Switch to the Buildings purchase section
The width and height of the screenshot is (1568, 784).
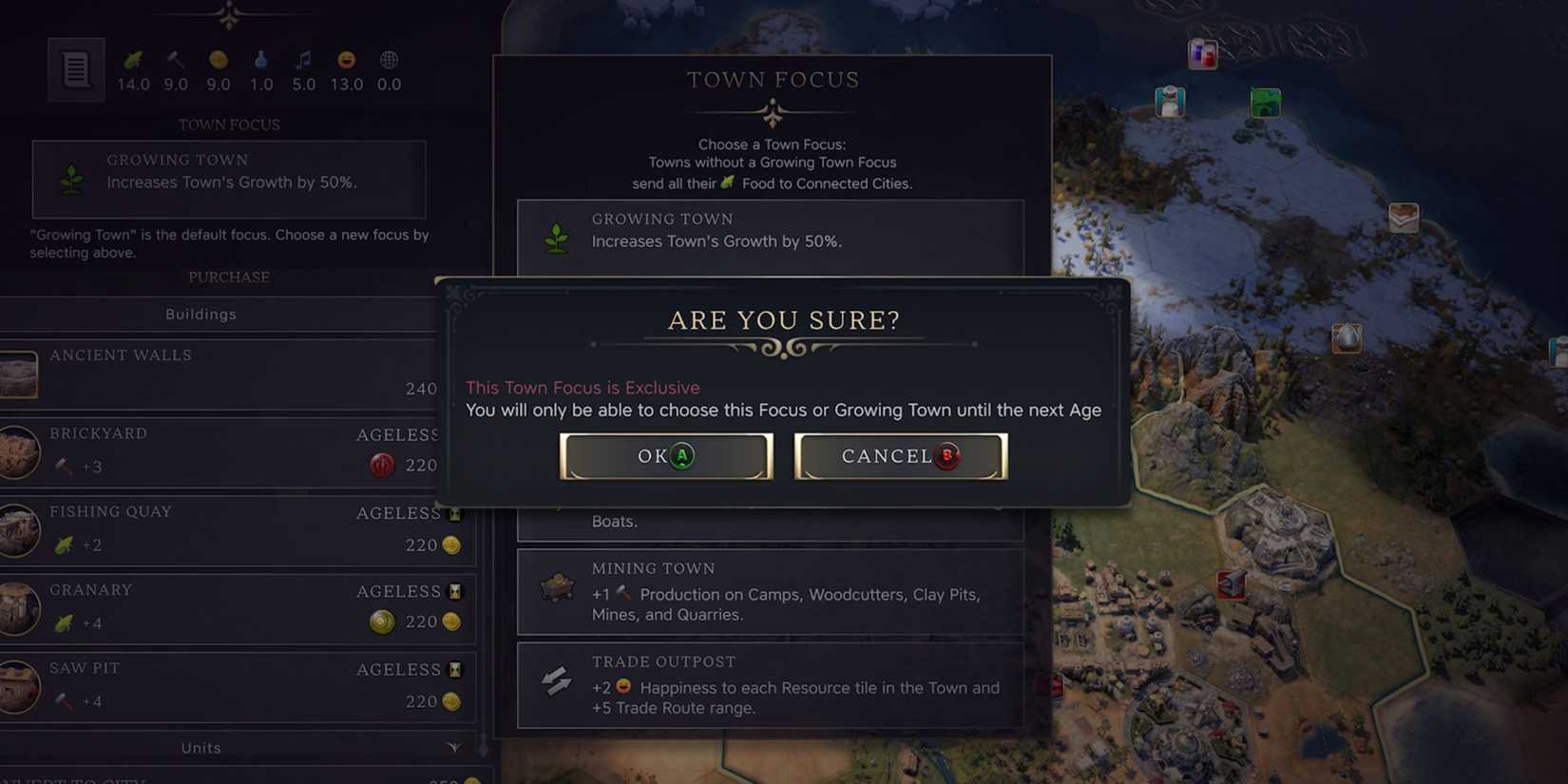pos(201,314)
